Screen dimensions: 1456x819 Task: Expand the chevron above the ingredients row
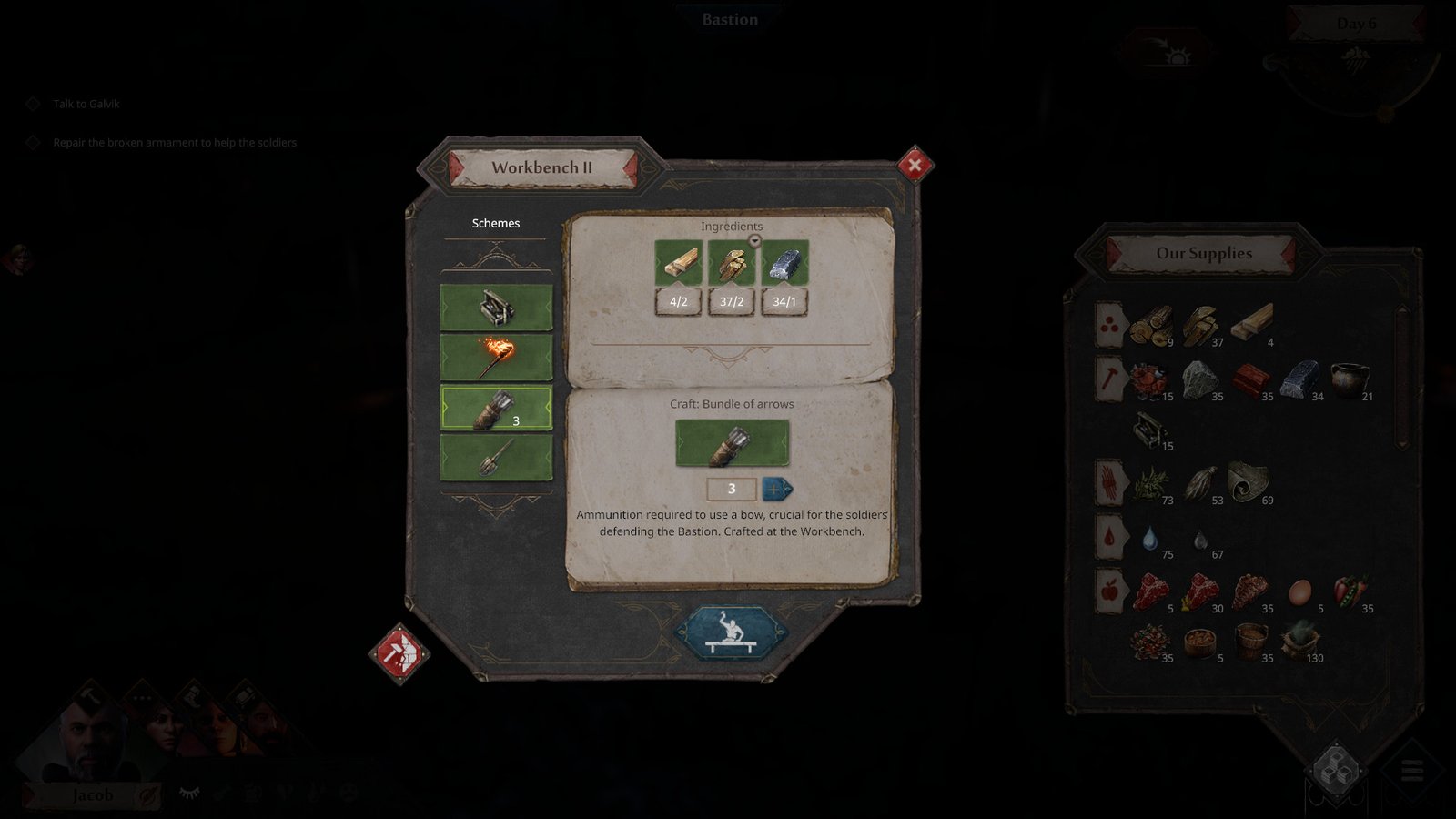[754, 238]
